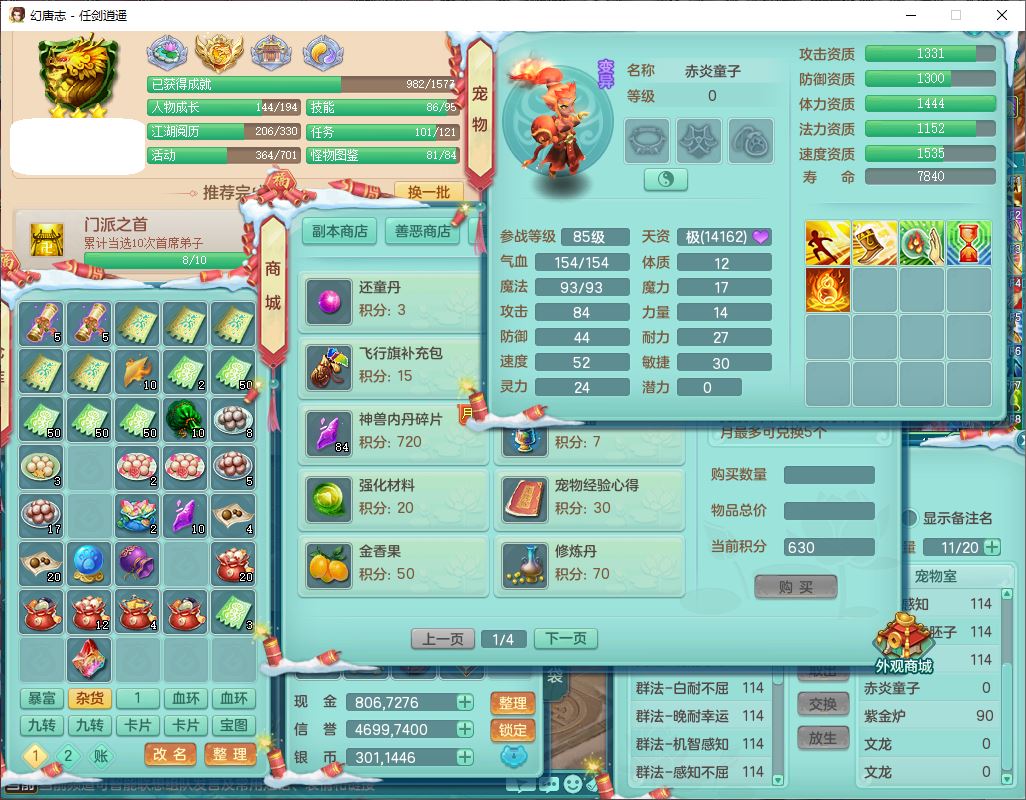Screen dimensions: 1026x800
Task: Open the 外观商城 appearance shop
Action: [903, 642]
